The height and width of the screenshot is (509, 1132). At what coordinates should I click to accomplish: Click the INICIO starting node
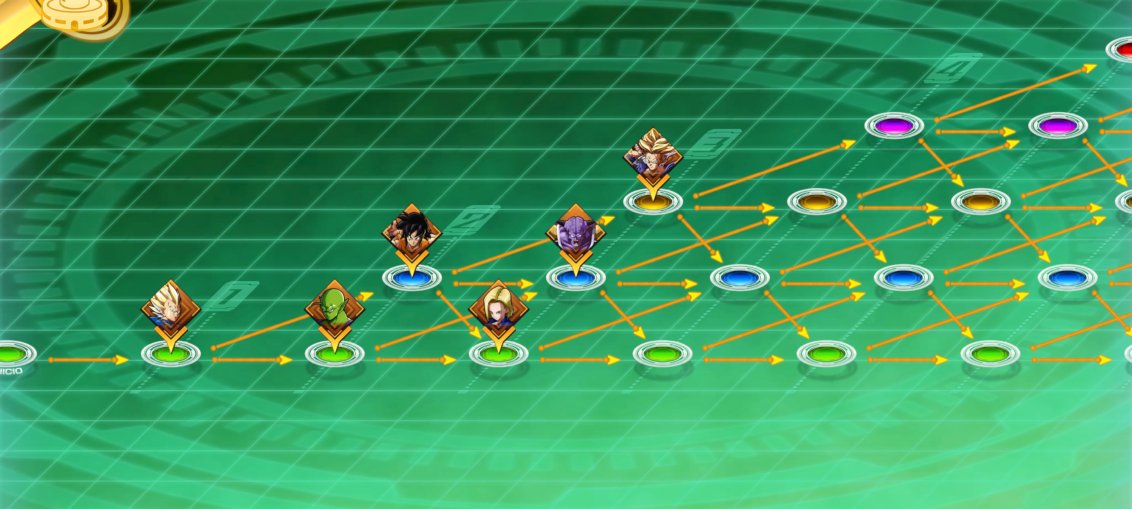click(12, 353)
